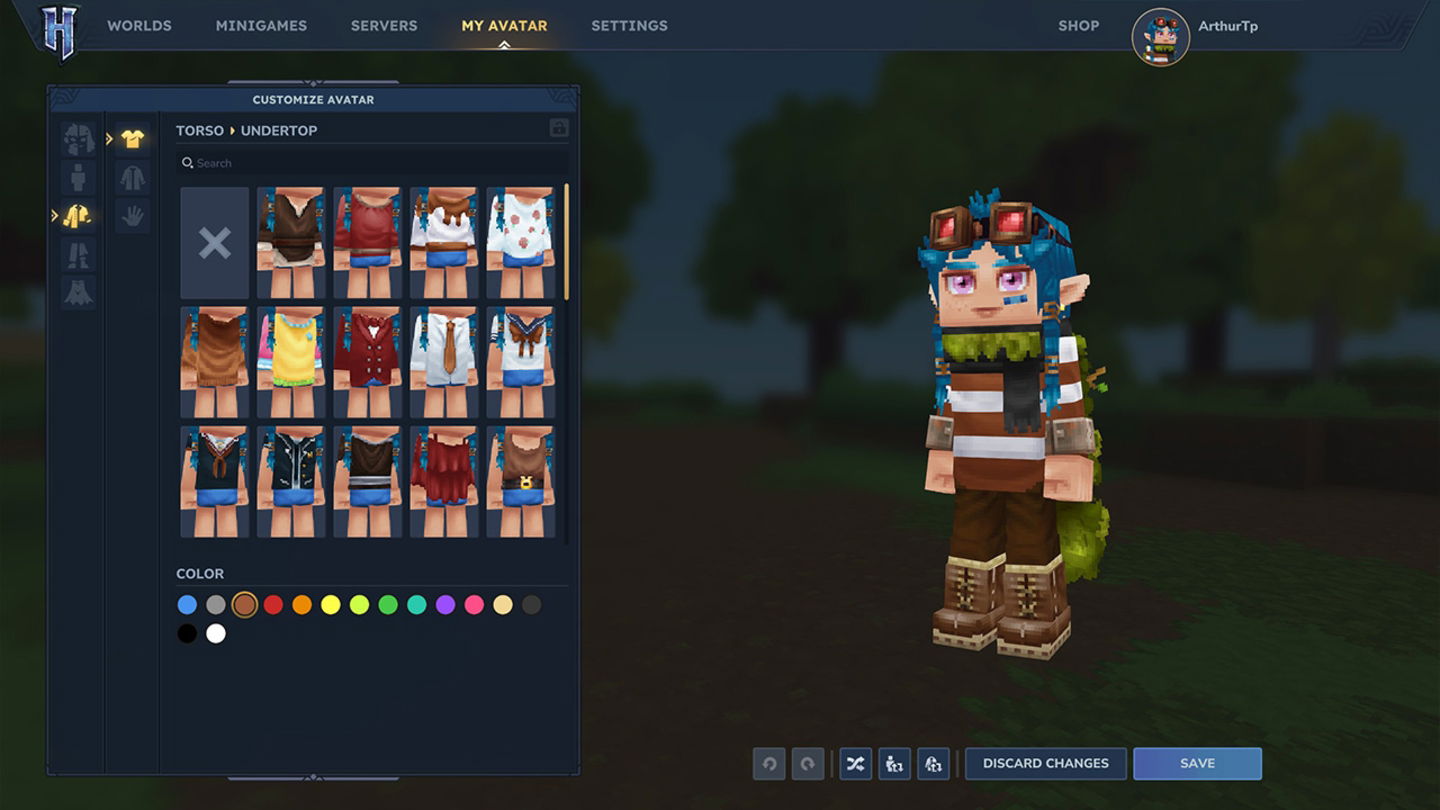Select the legs customization category icon

(78, 256)
